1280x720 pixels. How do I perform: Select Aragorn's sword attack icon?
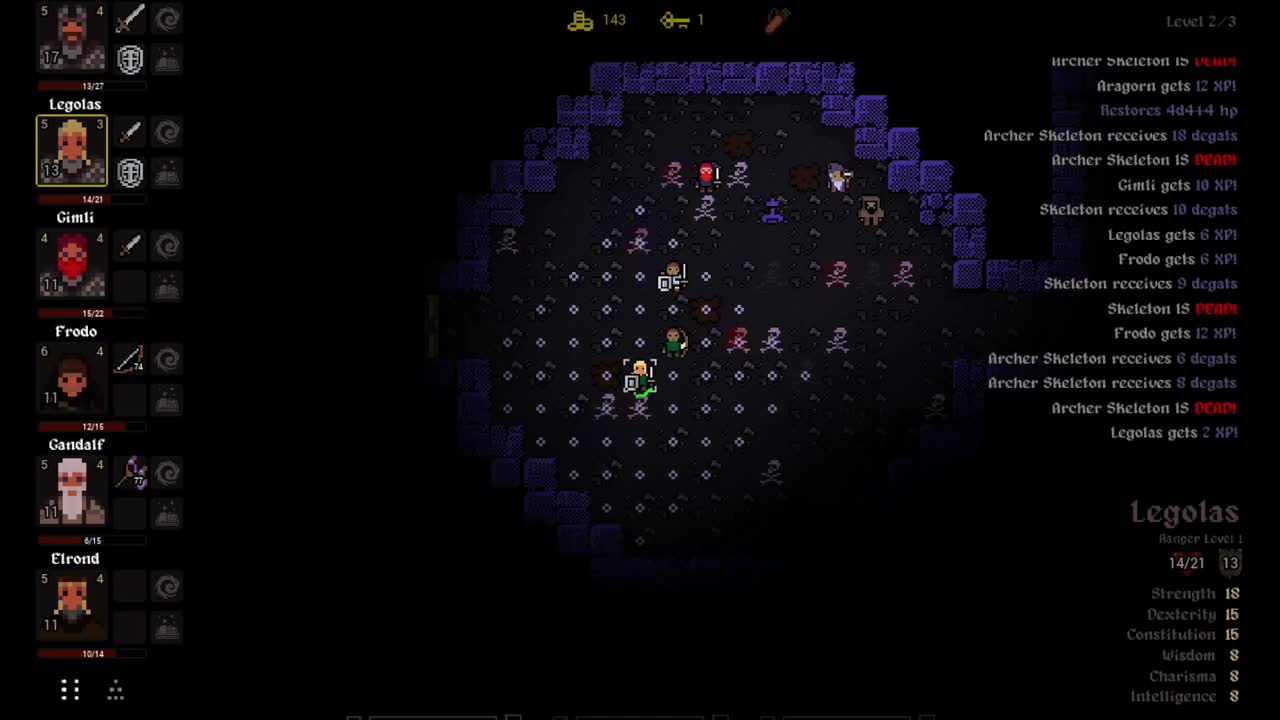tap(130, 18)
